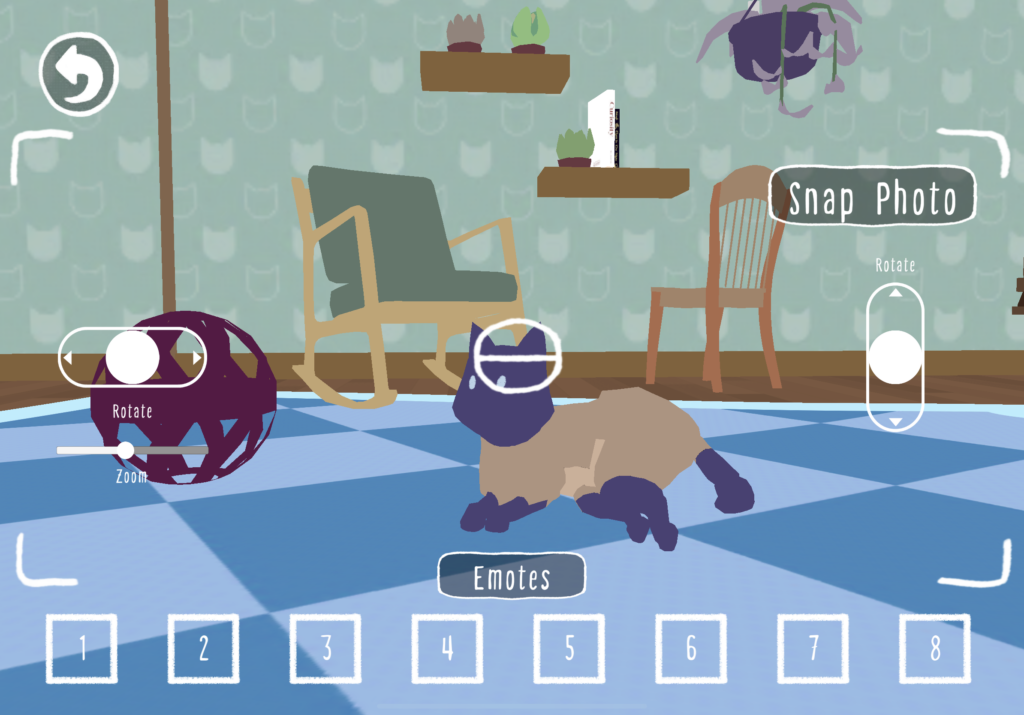Viewport: 1024px width, 715px height.
Task: Choose emote slot 4
Action: [448, 649]
